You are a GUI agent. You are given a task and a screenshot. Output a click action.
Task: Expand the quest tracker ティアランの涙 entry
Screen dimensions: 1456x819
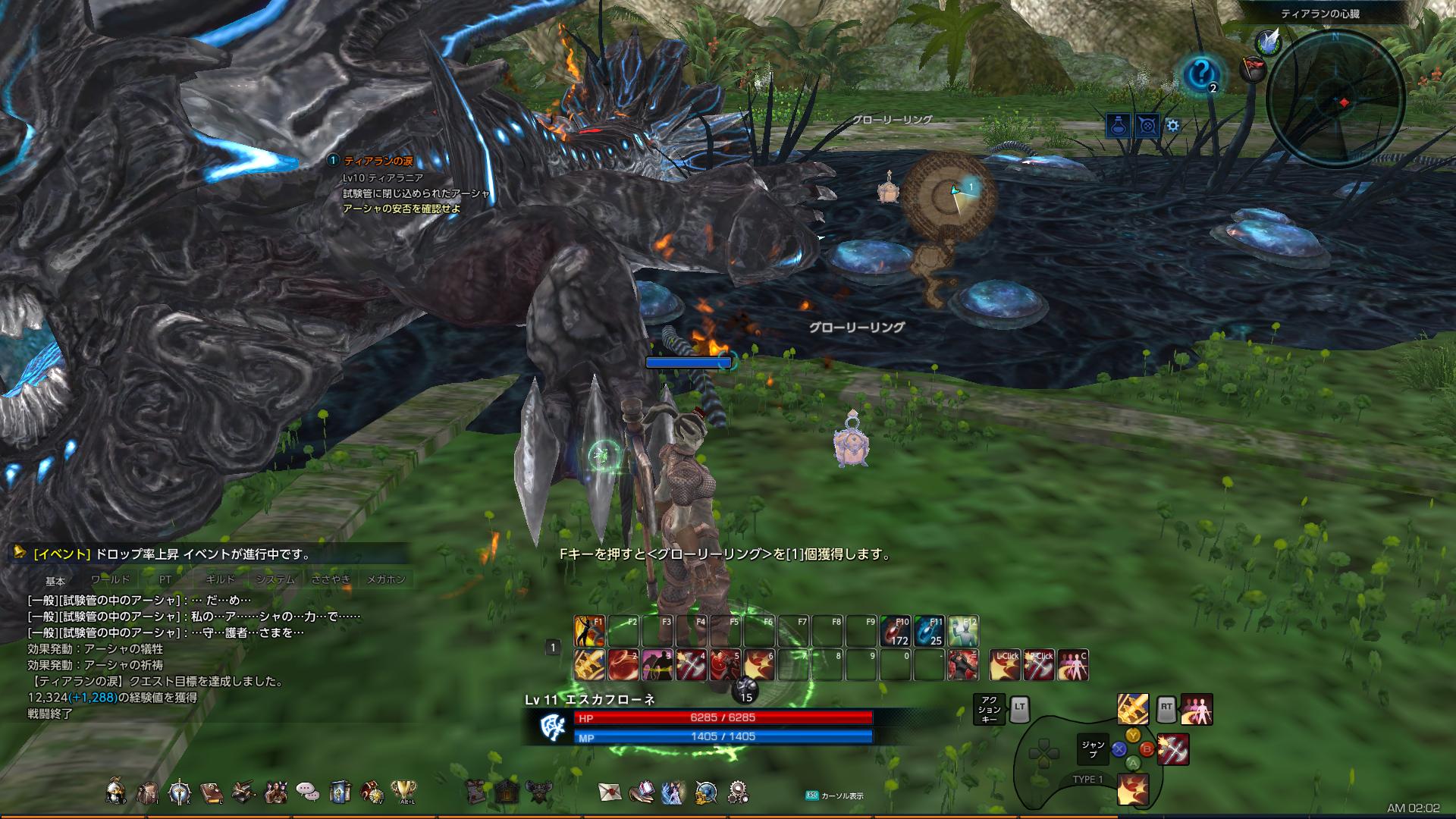pyautogui.click(x=379, y=160)
